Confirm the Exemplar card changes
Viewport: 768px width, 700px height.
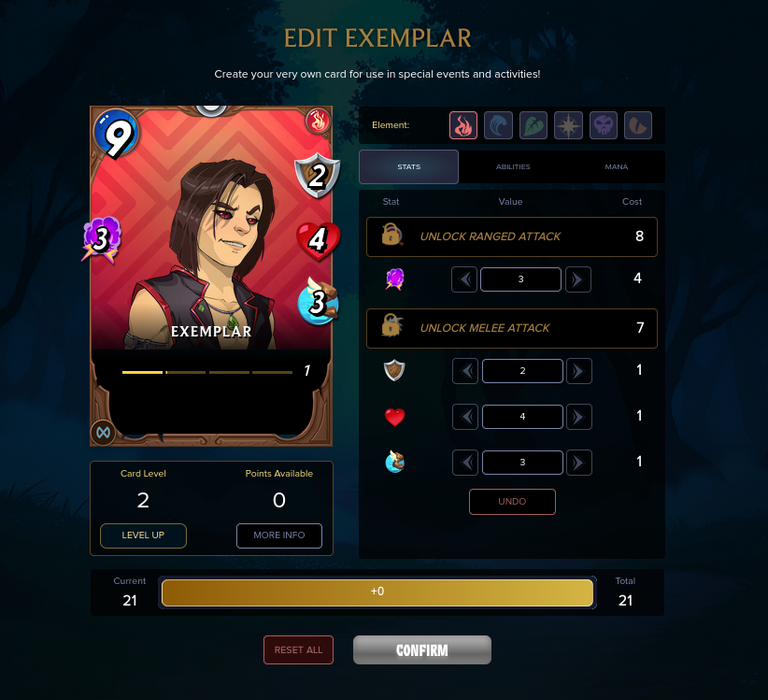point(422,650)
